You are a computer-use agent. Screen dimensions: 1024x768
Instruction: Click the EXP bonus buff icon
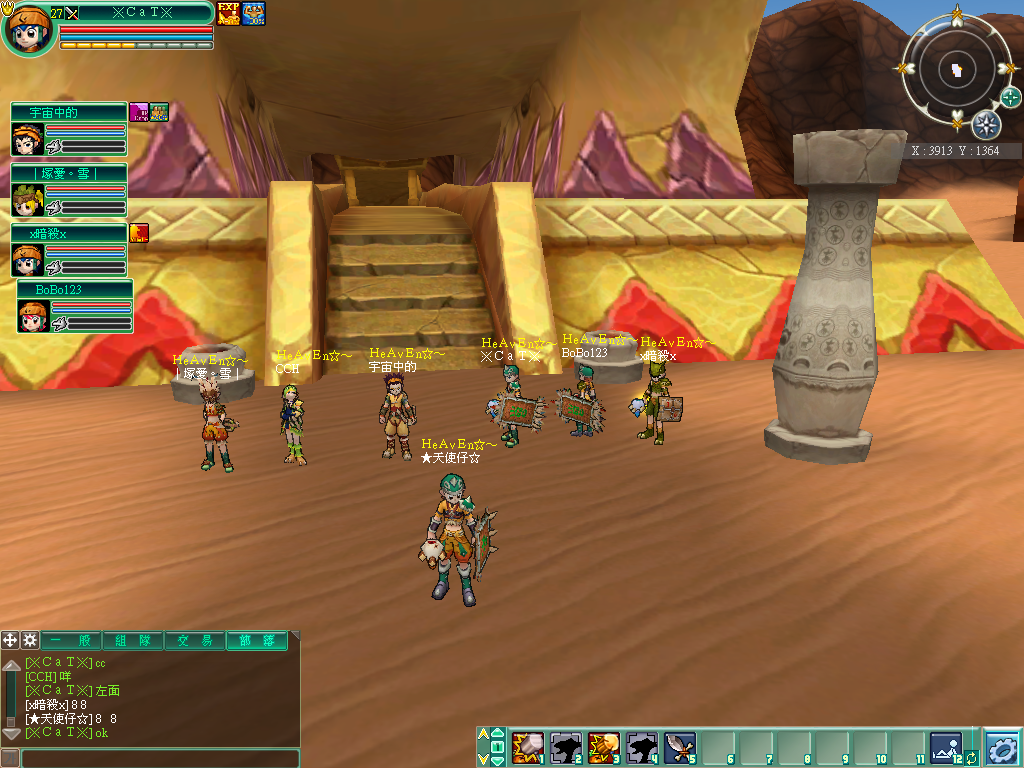coord(228,13)
